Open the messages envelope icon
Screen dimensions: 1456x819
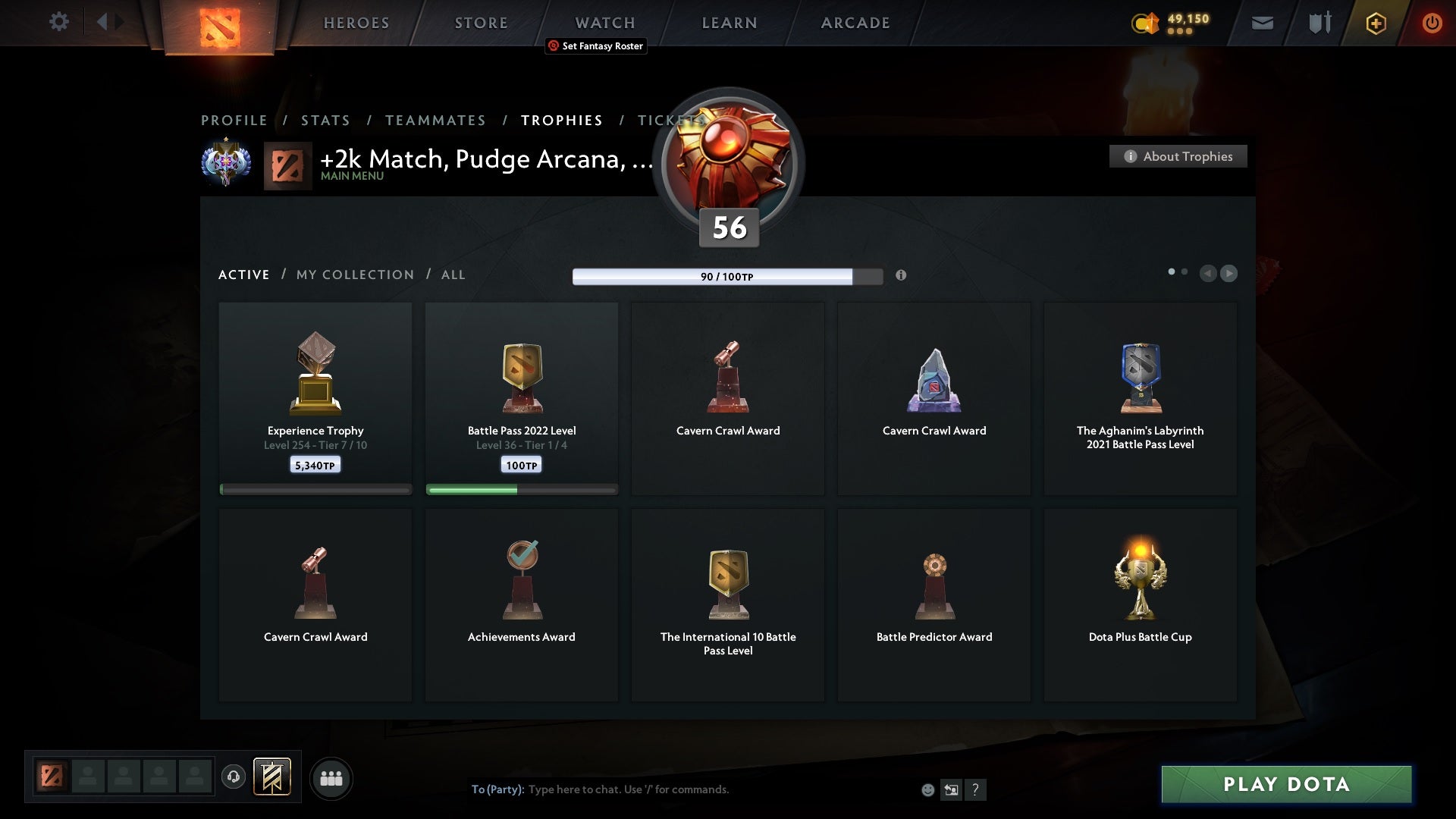pyautogui.click(x=1263, y=23)
